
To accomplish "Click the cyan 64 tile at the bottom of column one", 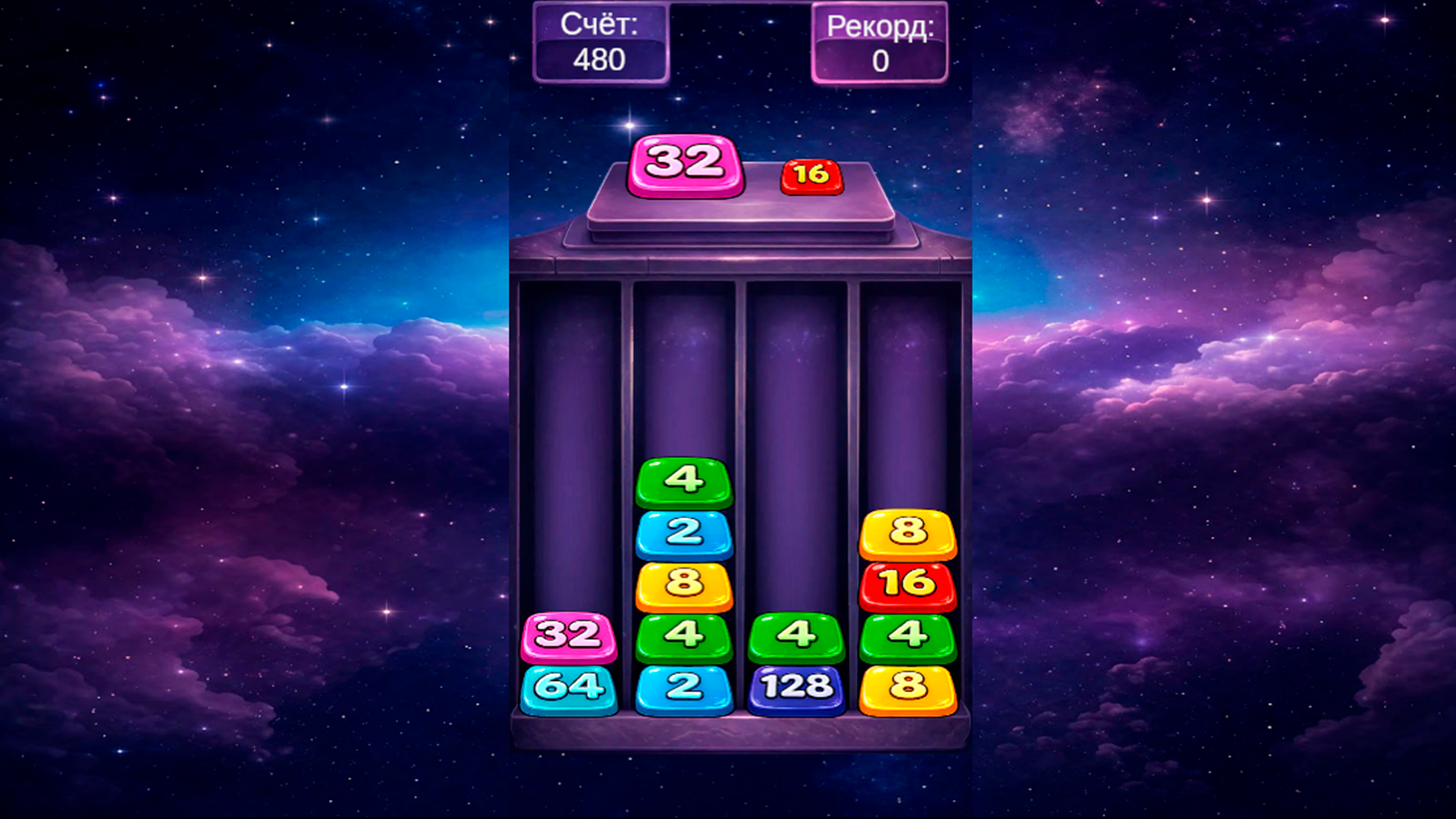I will (x=570, y=689).
